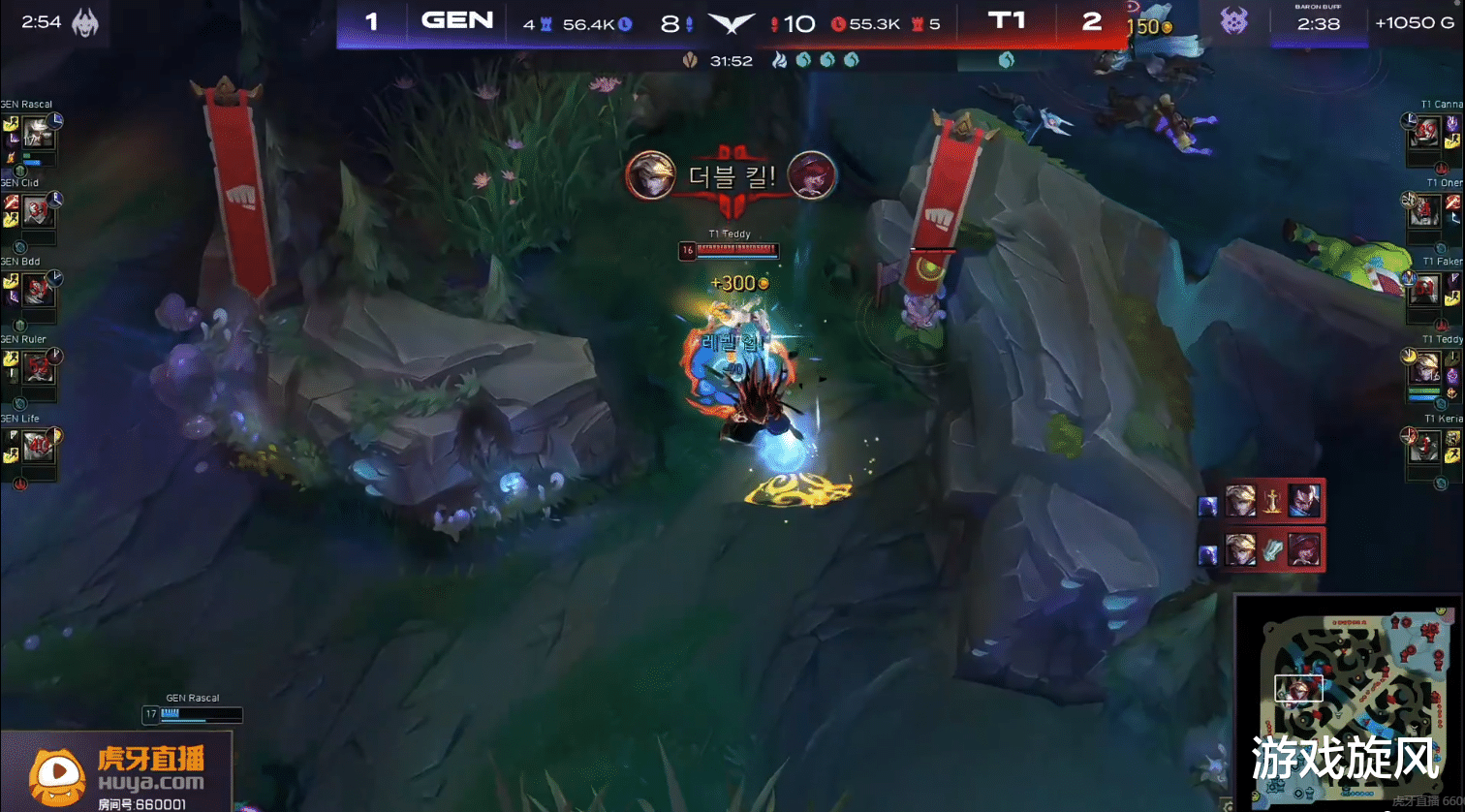Click the flame soul icon left of the drake row
Image resolution: width=1465 pixels, height=812 pixels.
(x=780, y=60)
